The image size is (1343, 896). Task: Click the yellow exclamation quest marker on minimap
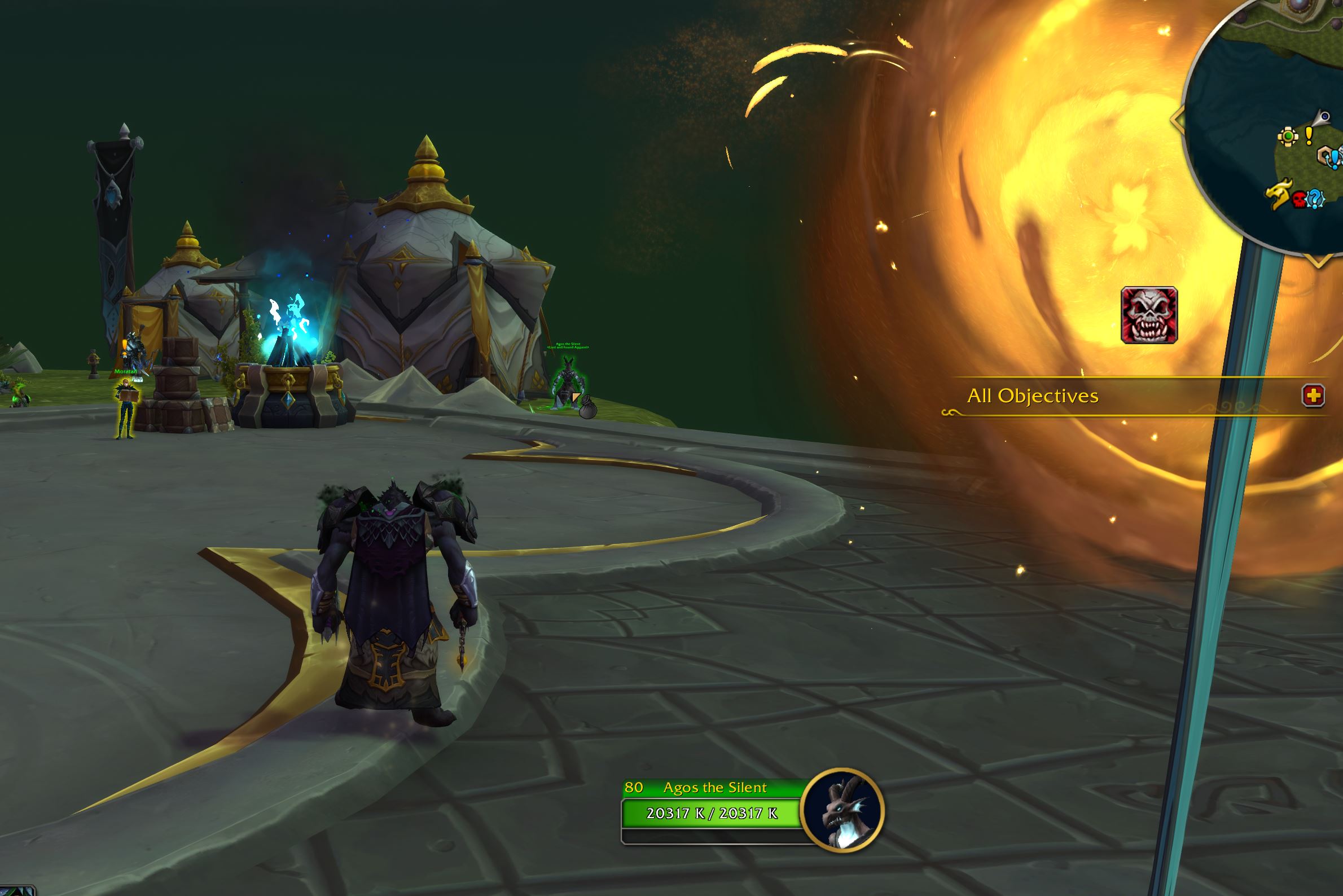point(1309,135)
